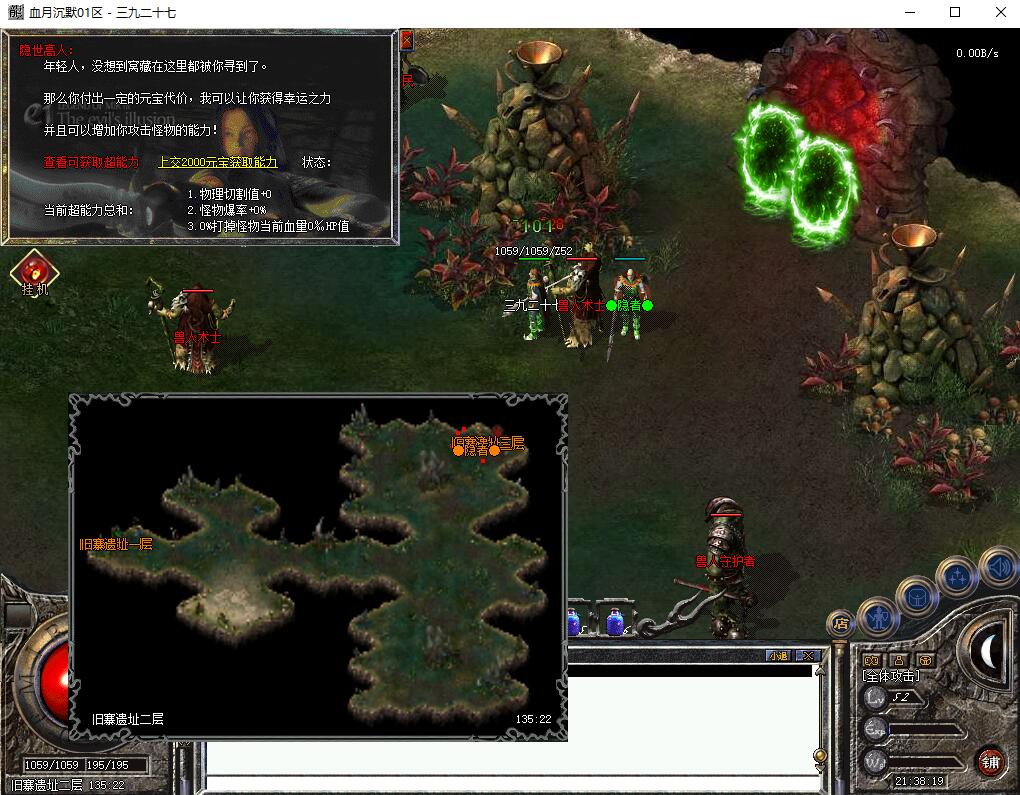The width and height of the screenshot is (1020, 795).
Task: Click the 小退 logout button
Action: tap(777, 656)
